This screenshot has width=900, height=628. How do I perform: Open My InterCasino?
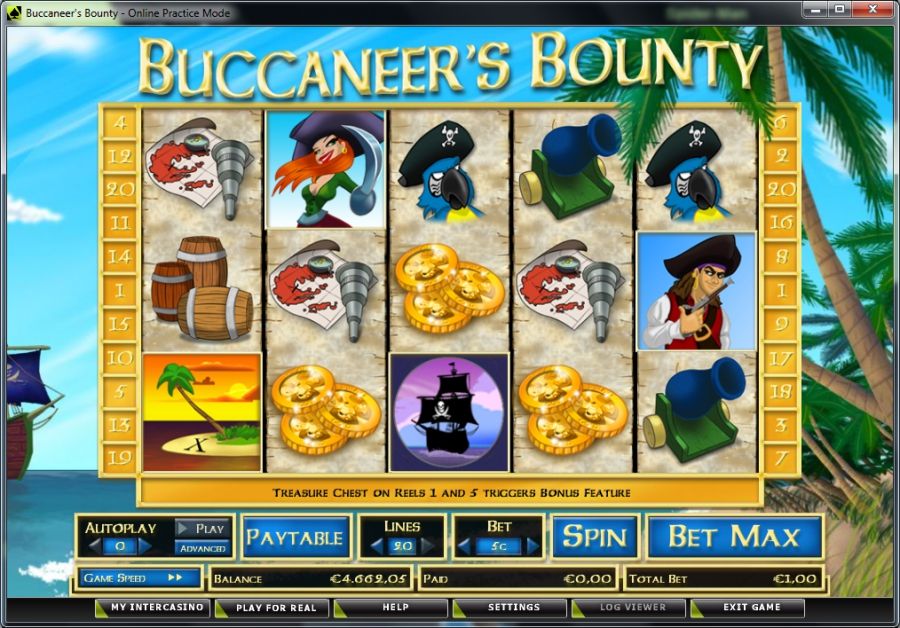click(156, 607)
